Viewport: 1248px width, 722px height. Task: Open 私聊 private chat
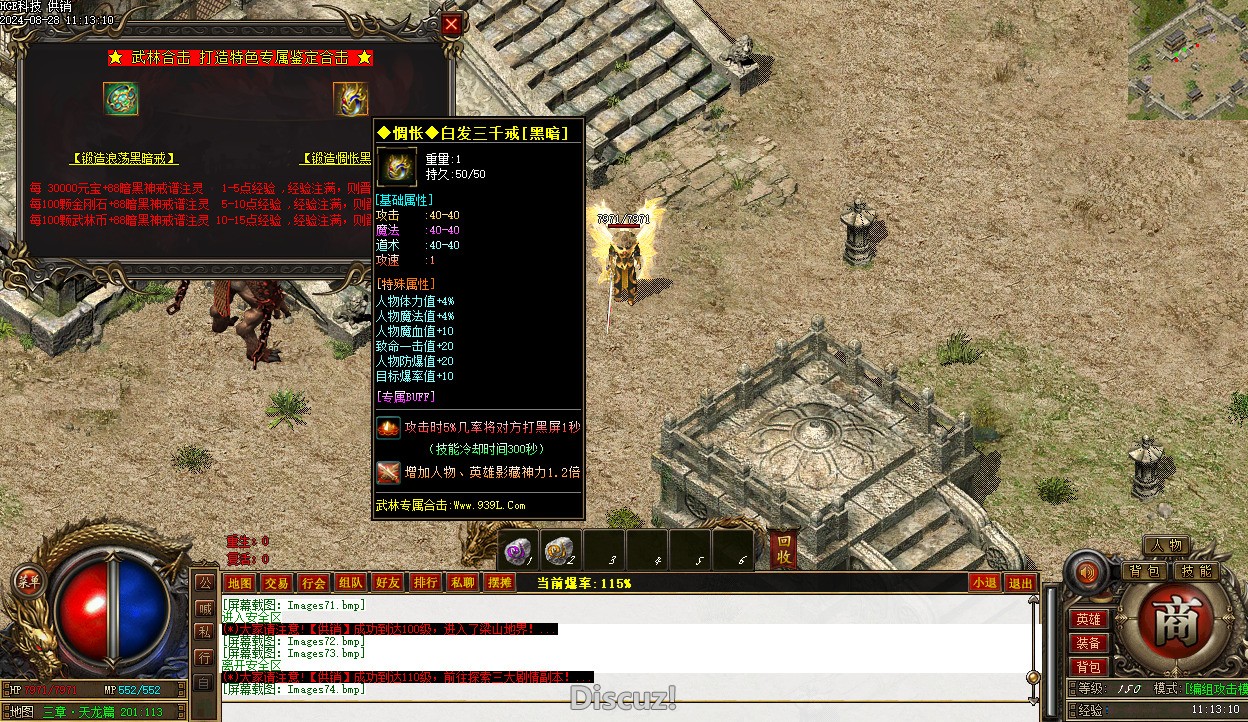coord(462,583)
